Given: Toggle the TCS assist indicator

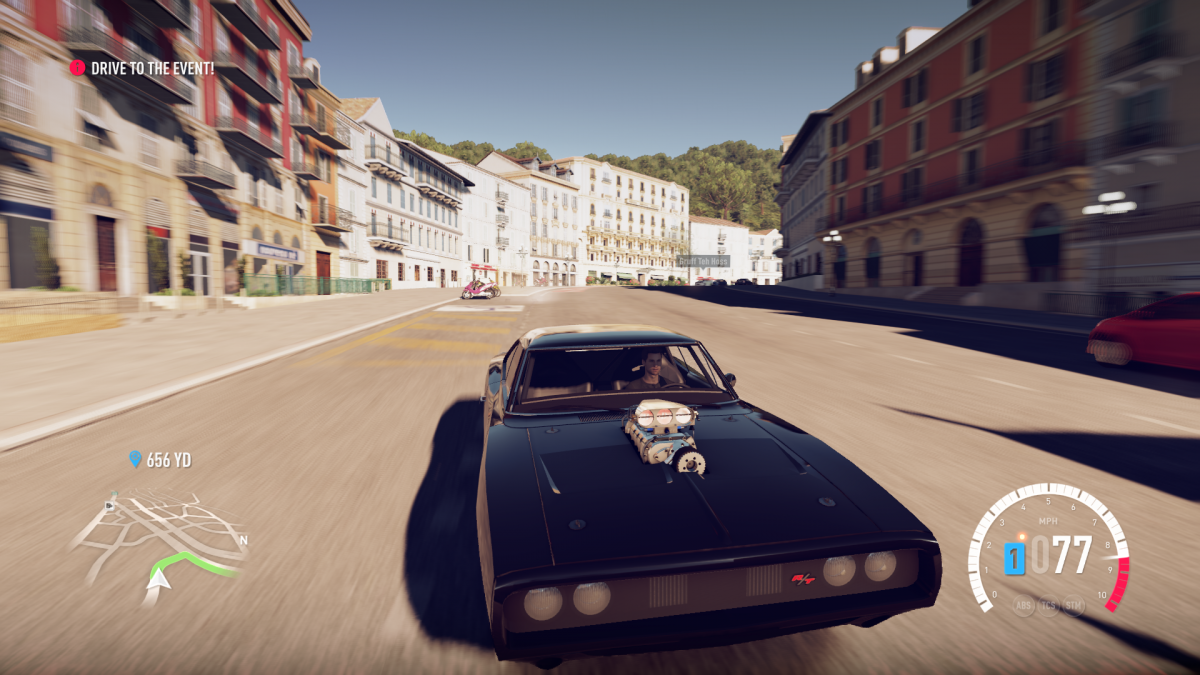Looking at the screenshot, I should [x=1048, y=605].
